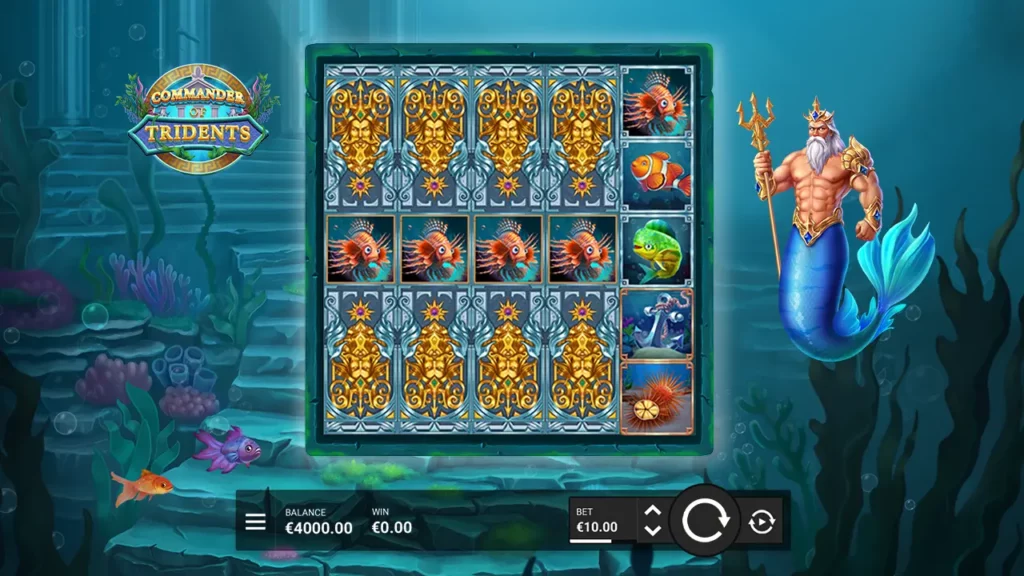Increase the bet amount
The image size is (1024, 576).
(652, 512)
